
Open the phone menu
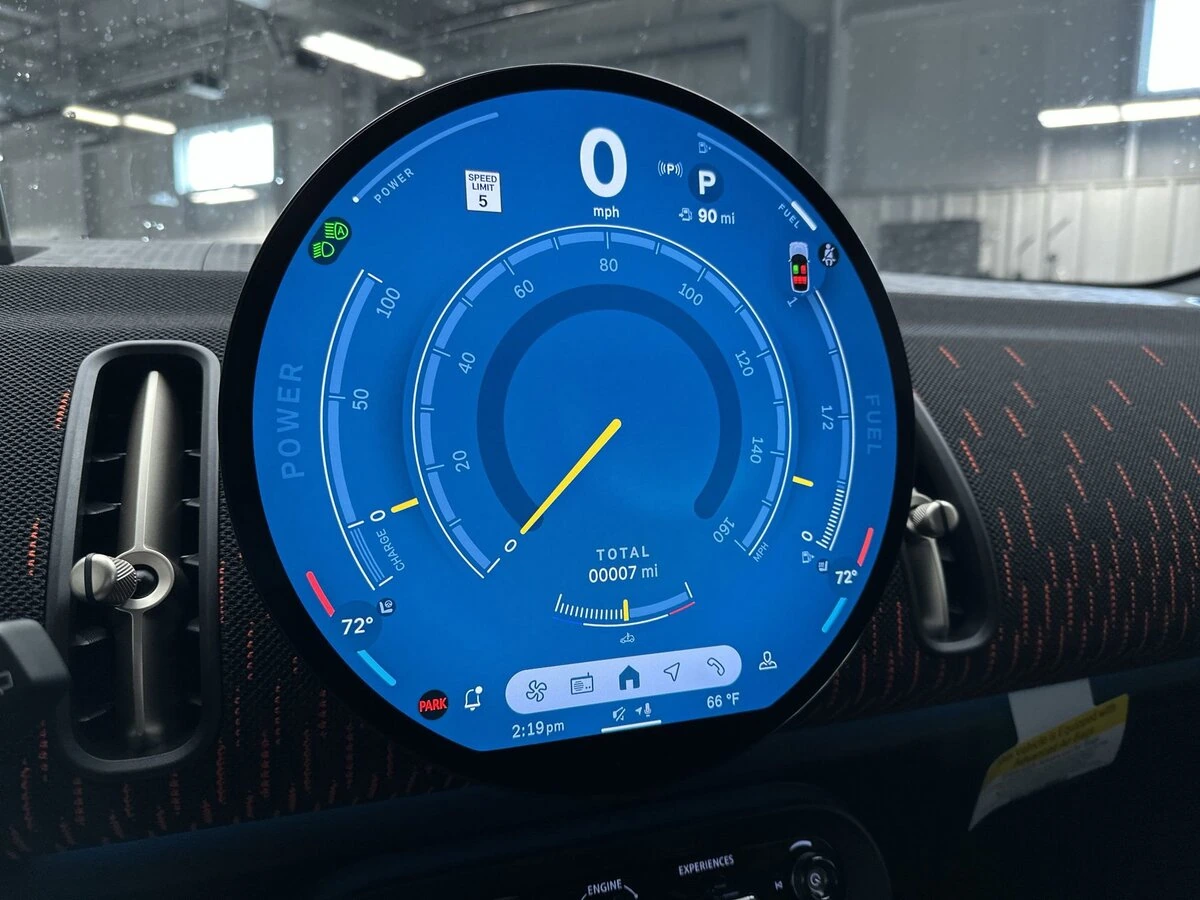714,665
